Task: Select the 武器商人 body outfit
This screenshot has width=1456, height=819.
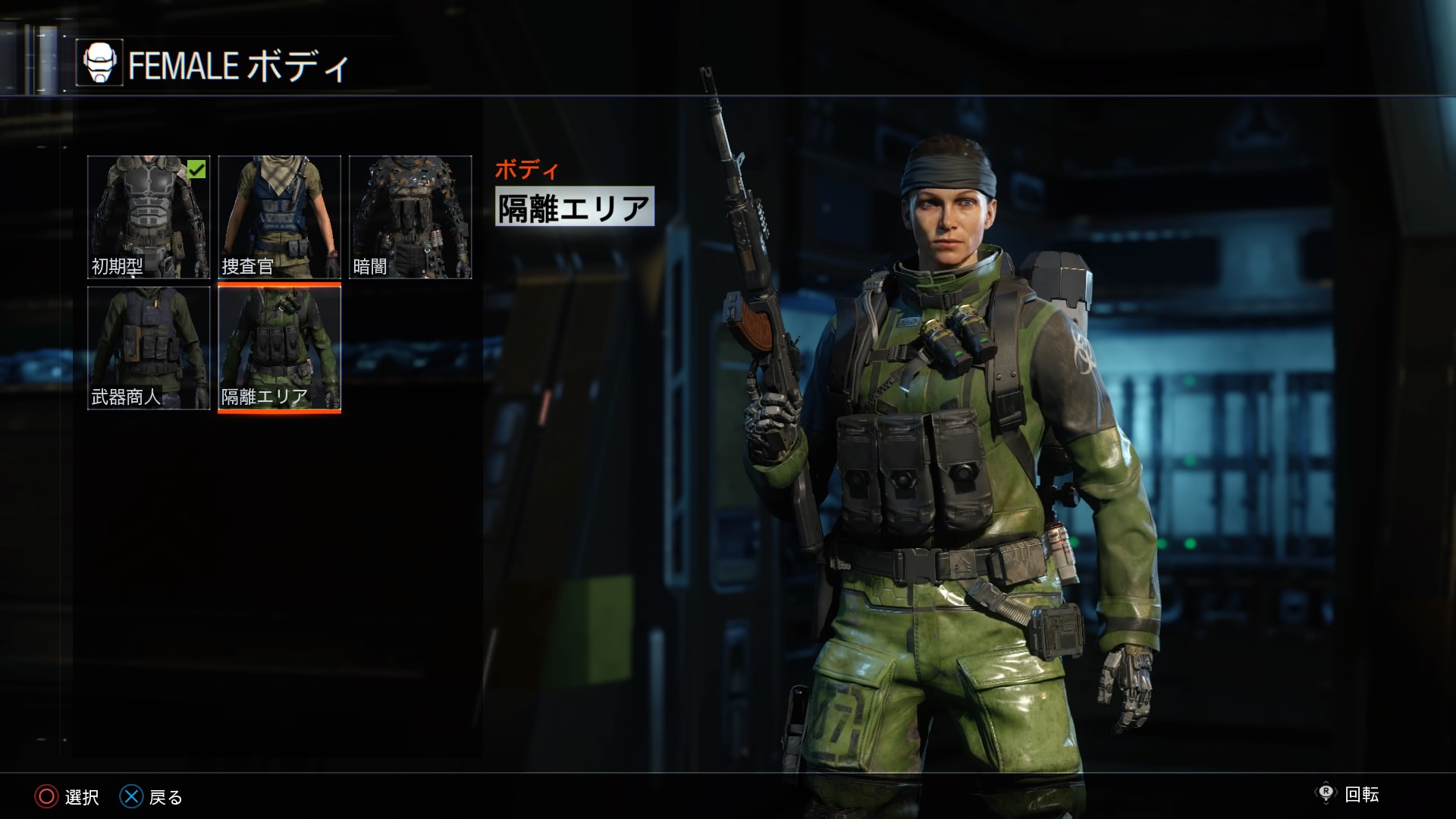Action: [x=149, y=348]
